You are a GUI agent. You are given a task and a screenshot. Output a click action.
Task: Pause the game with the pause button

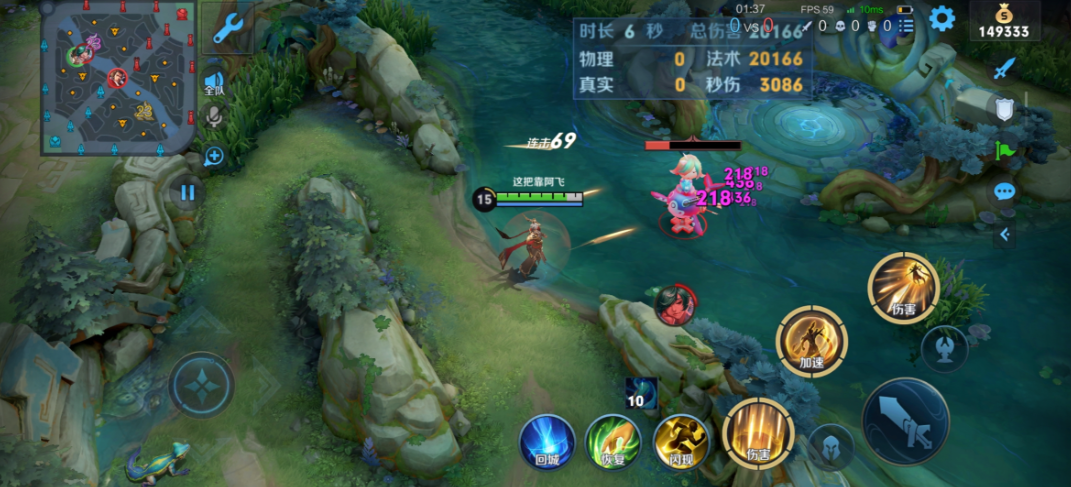[x=187, y=193]
